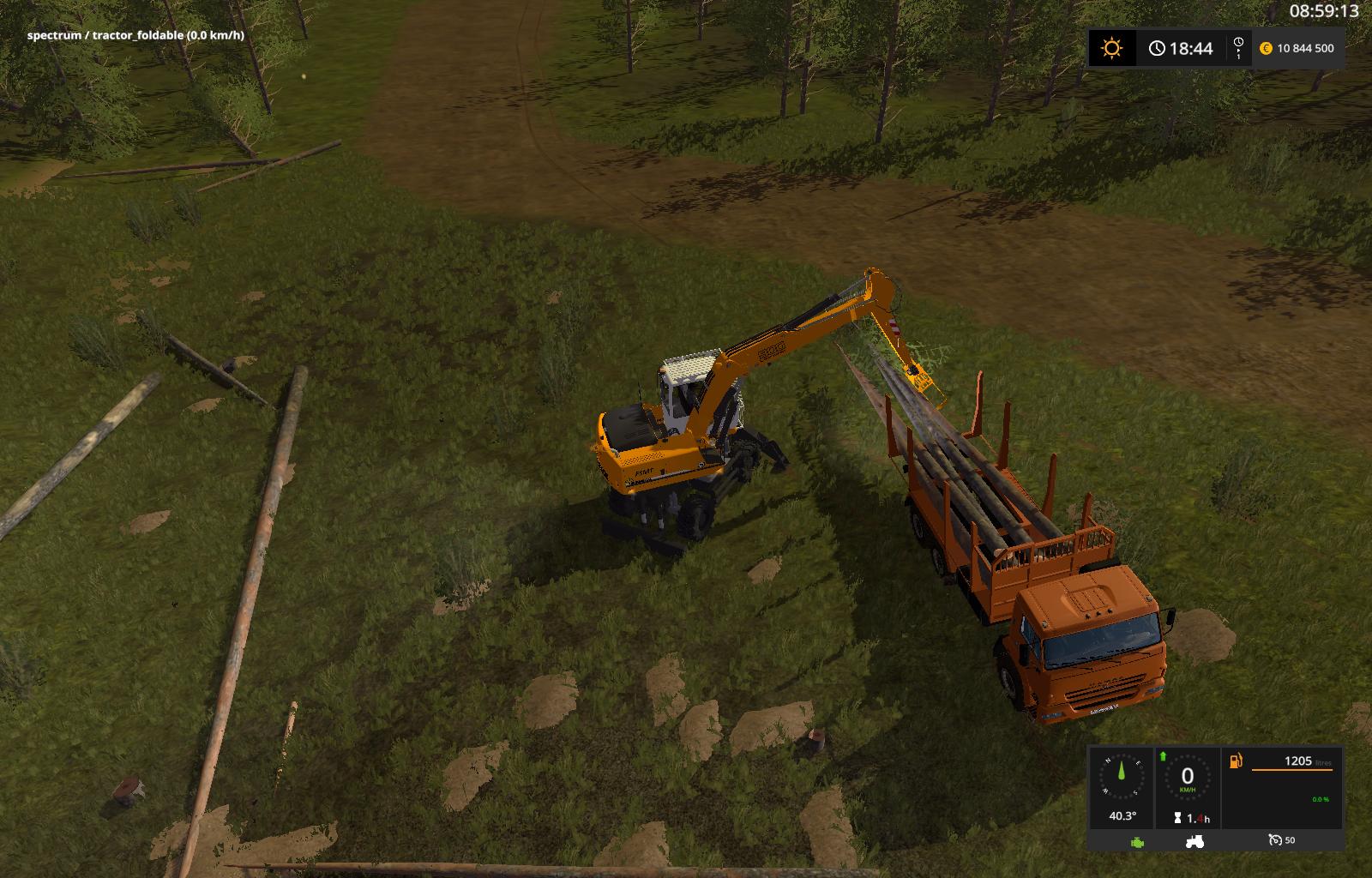
Task: Click the sun weather icon
Action: pyautogui.click(x=1111, y=48)
